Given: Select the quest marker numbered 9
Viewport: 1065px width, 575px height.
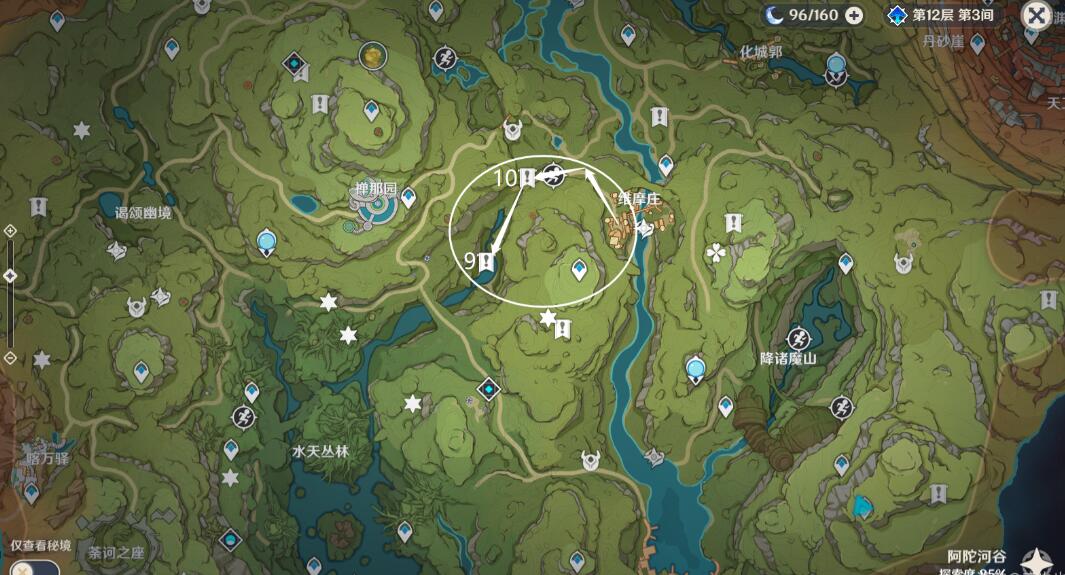Looking at the screenshot, I should [x=487, y=263].
